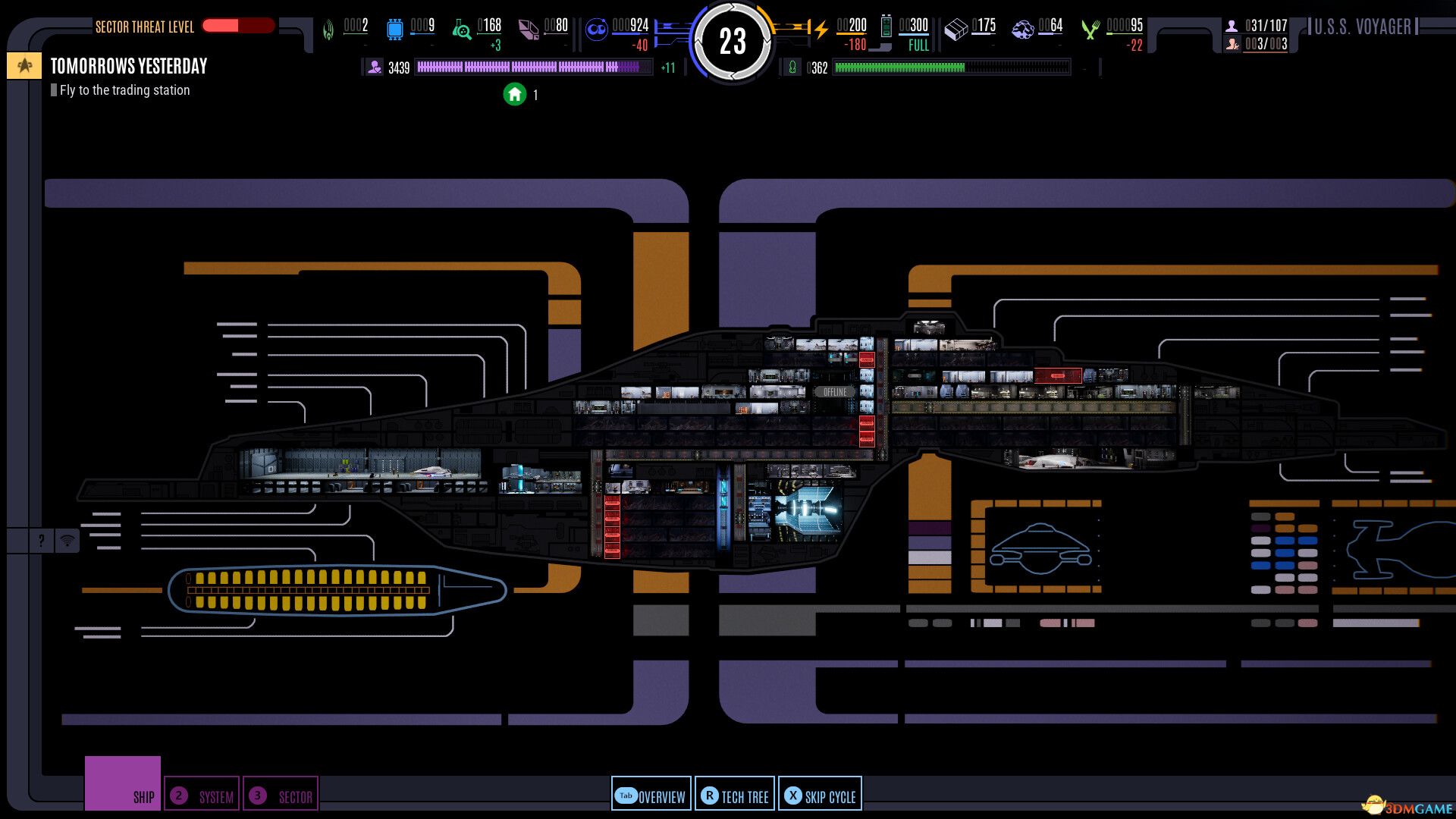This screenshot has height=819, width=1456.
Task: Switch to the SYSTEM tab
Action: (x=202, y=795)
